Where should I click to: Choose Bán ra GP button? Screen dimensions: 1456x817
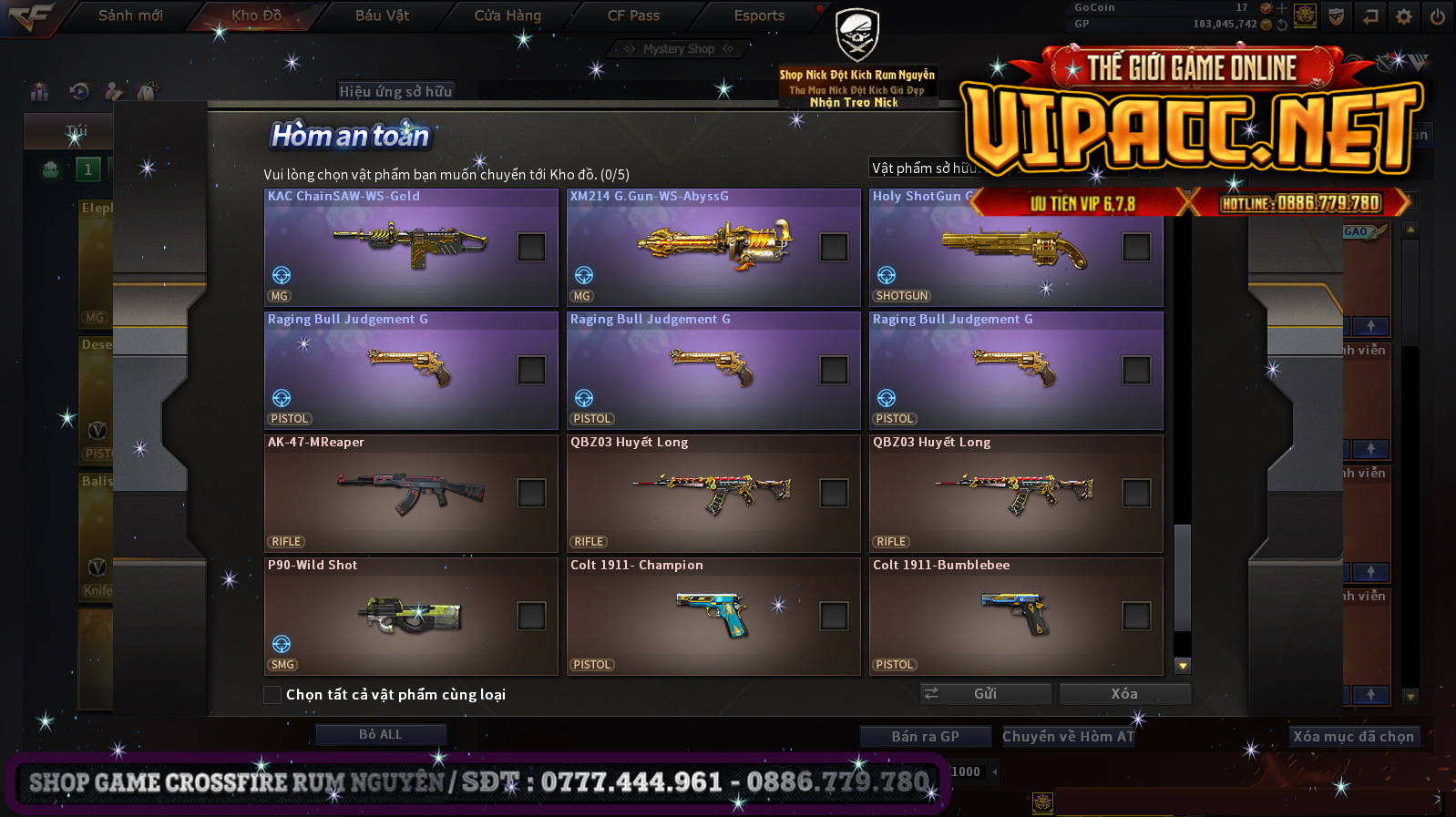925,736
